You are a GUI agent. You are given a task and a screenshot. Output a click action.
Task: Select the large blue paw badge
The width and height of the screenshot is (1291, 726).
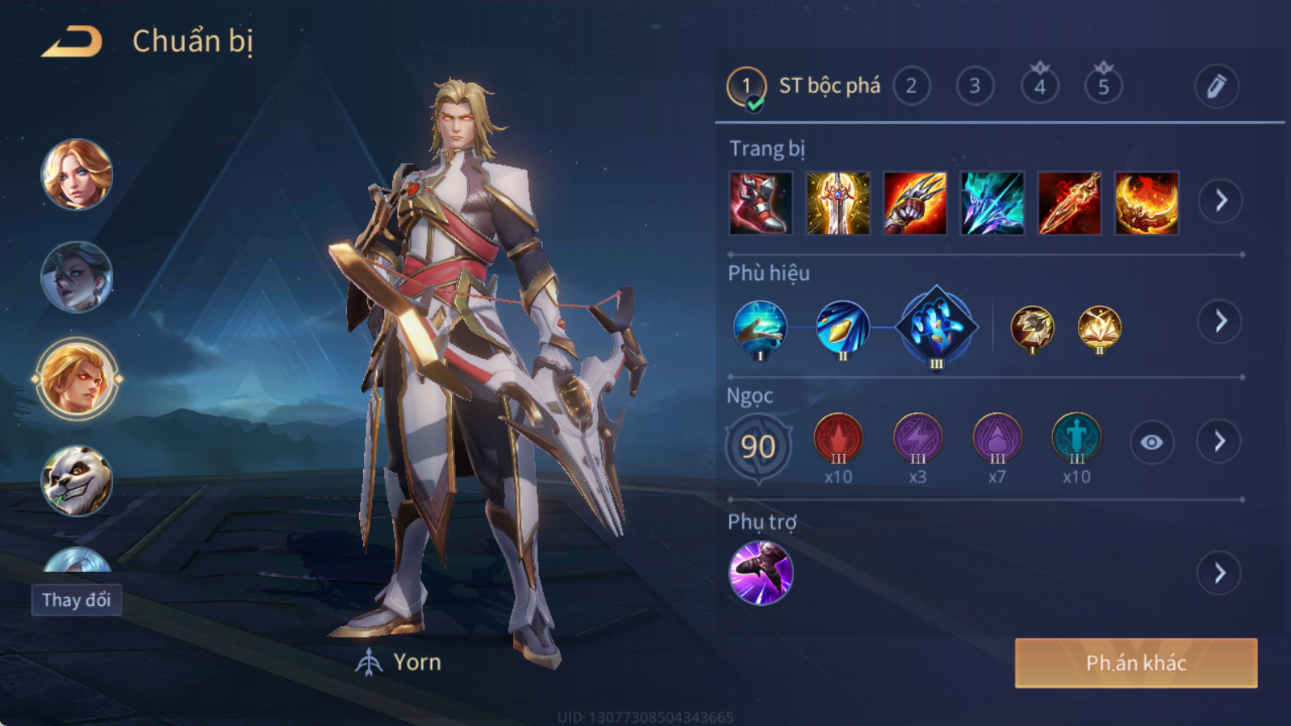936,327
